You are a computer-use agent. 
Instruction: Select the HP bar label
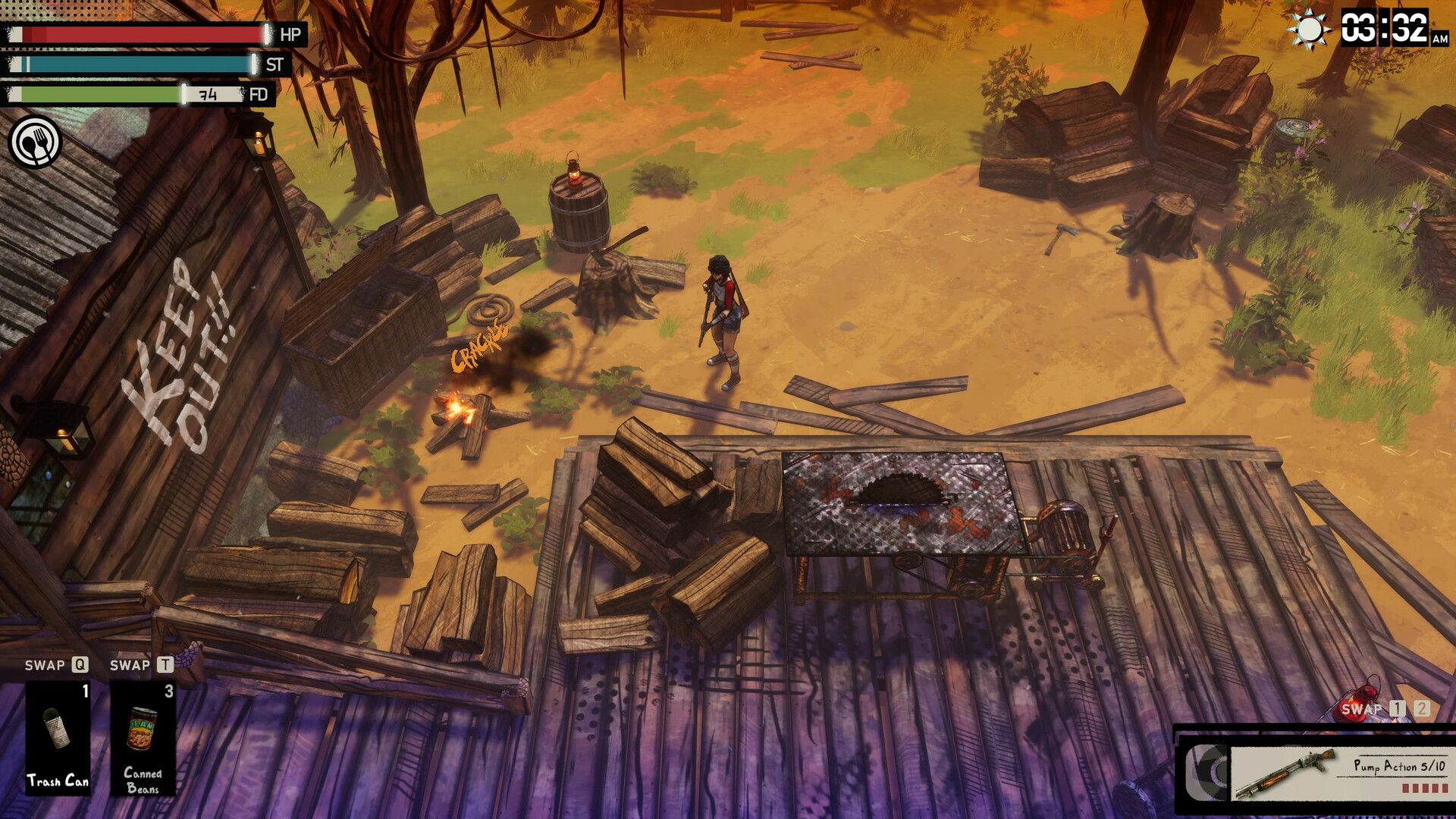(290, 34)
